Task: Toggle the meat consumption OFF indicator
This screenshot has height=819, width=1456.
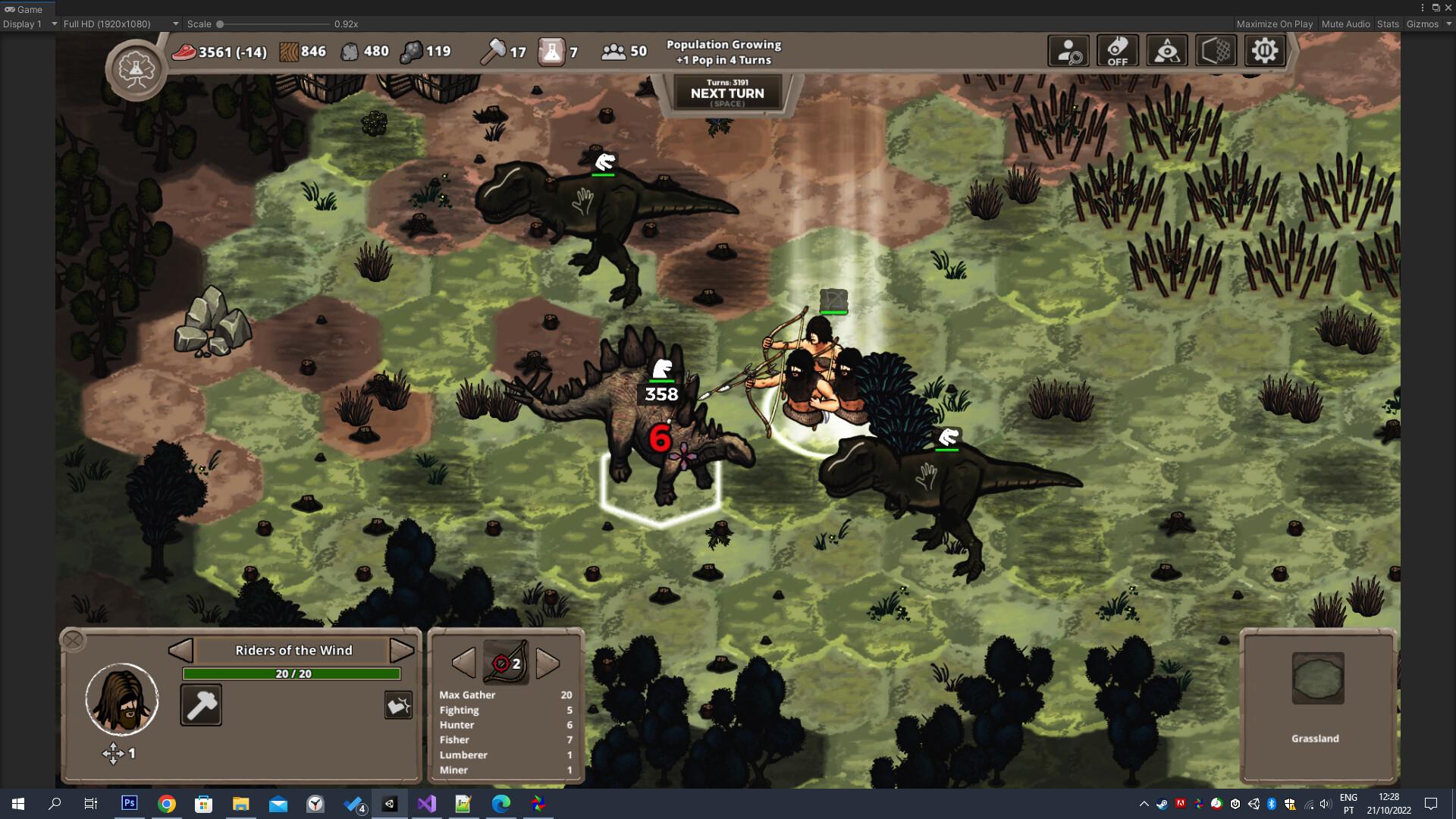Action: [x=1118, y=50]
